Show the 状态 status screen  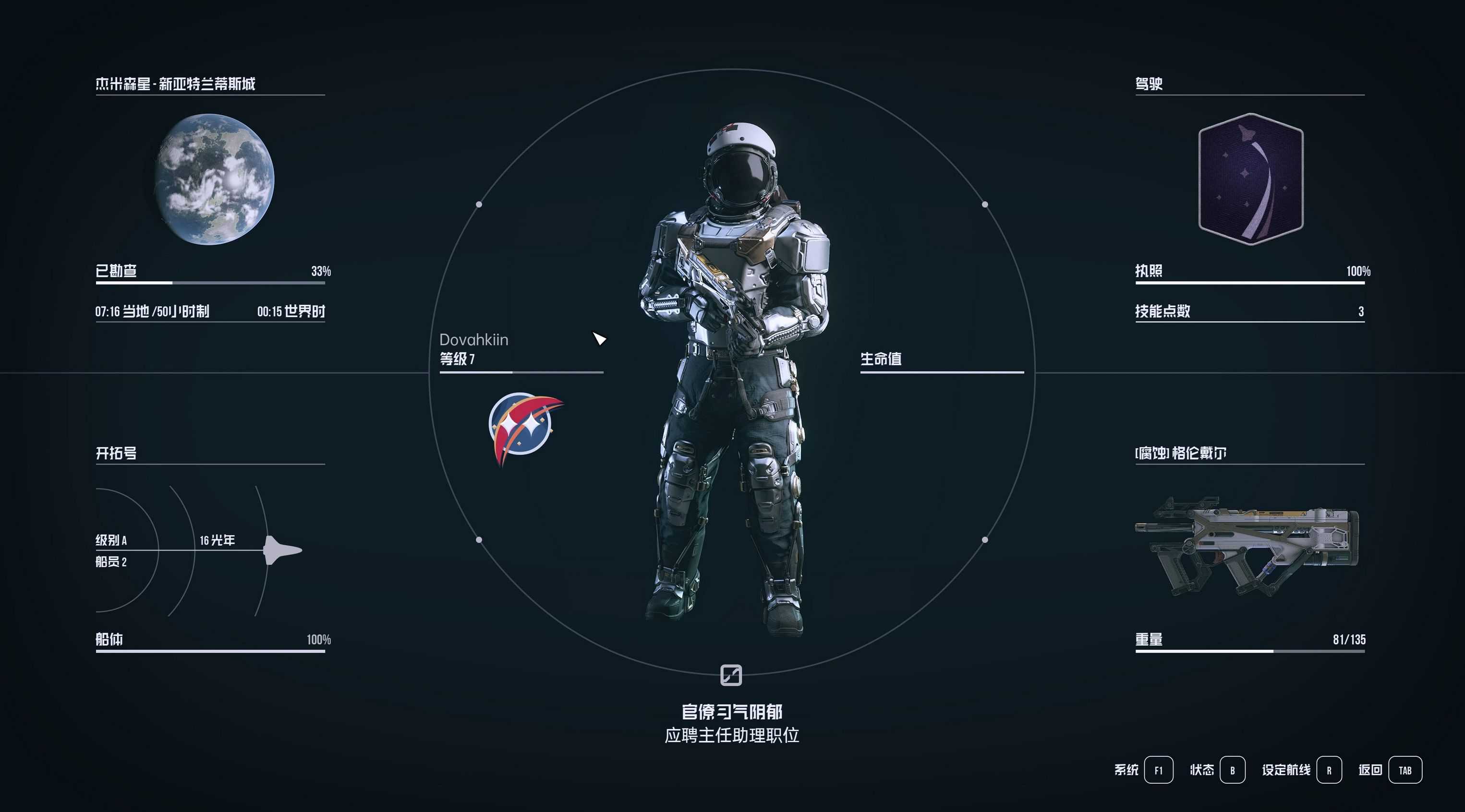click(1232, 770)
